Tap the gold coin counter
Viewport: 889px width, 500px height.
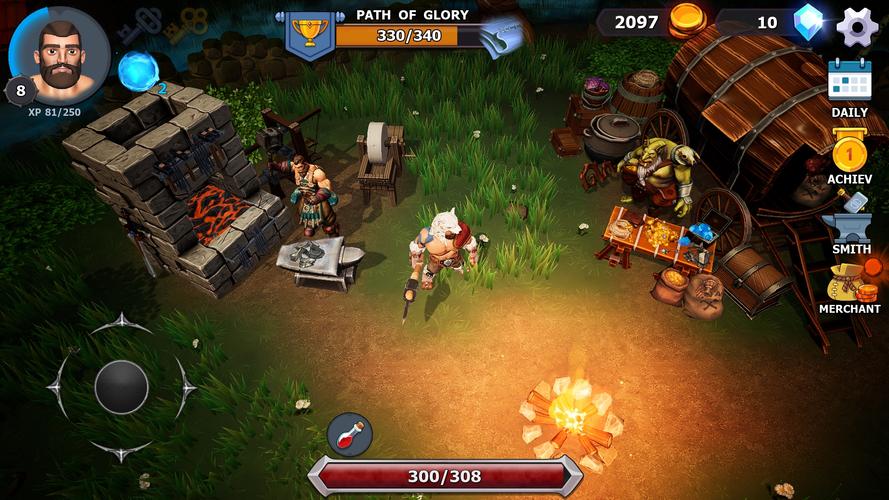pos(655,22)
